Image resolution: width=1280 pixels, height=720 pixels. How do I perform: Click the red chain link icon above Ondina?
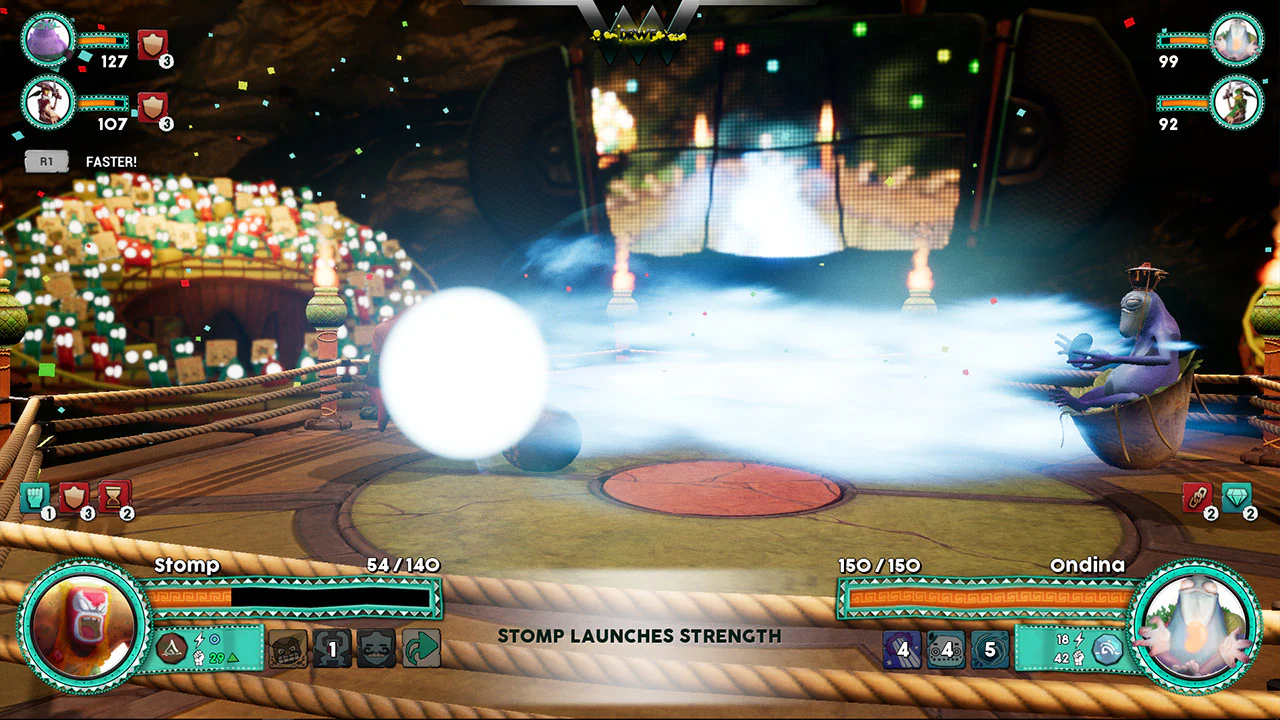tap(1199, 498)
